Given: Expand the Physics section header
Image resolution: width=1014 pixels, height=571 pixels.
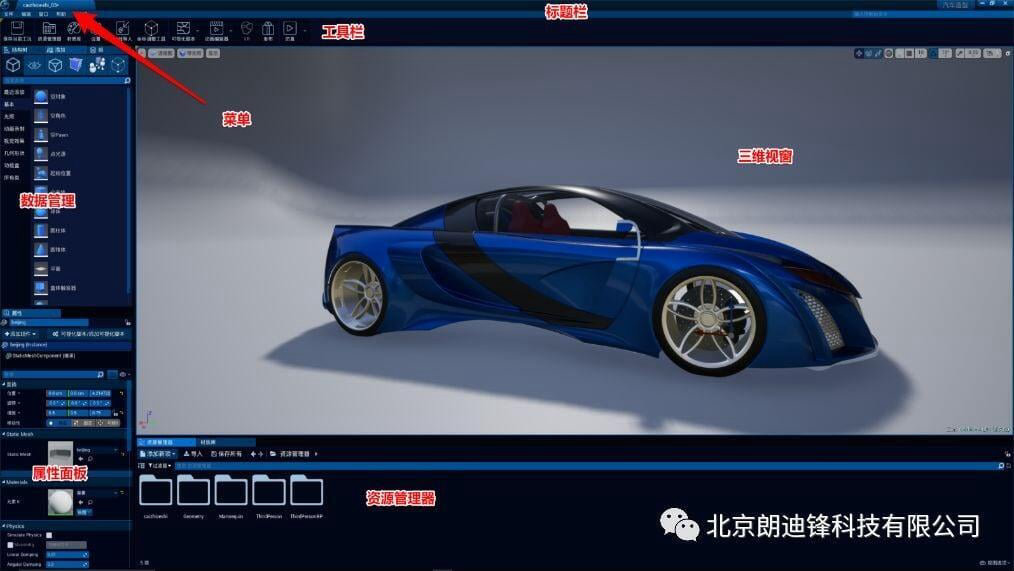Looking at the screenshot, I should [x=15, y=525].
